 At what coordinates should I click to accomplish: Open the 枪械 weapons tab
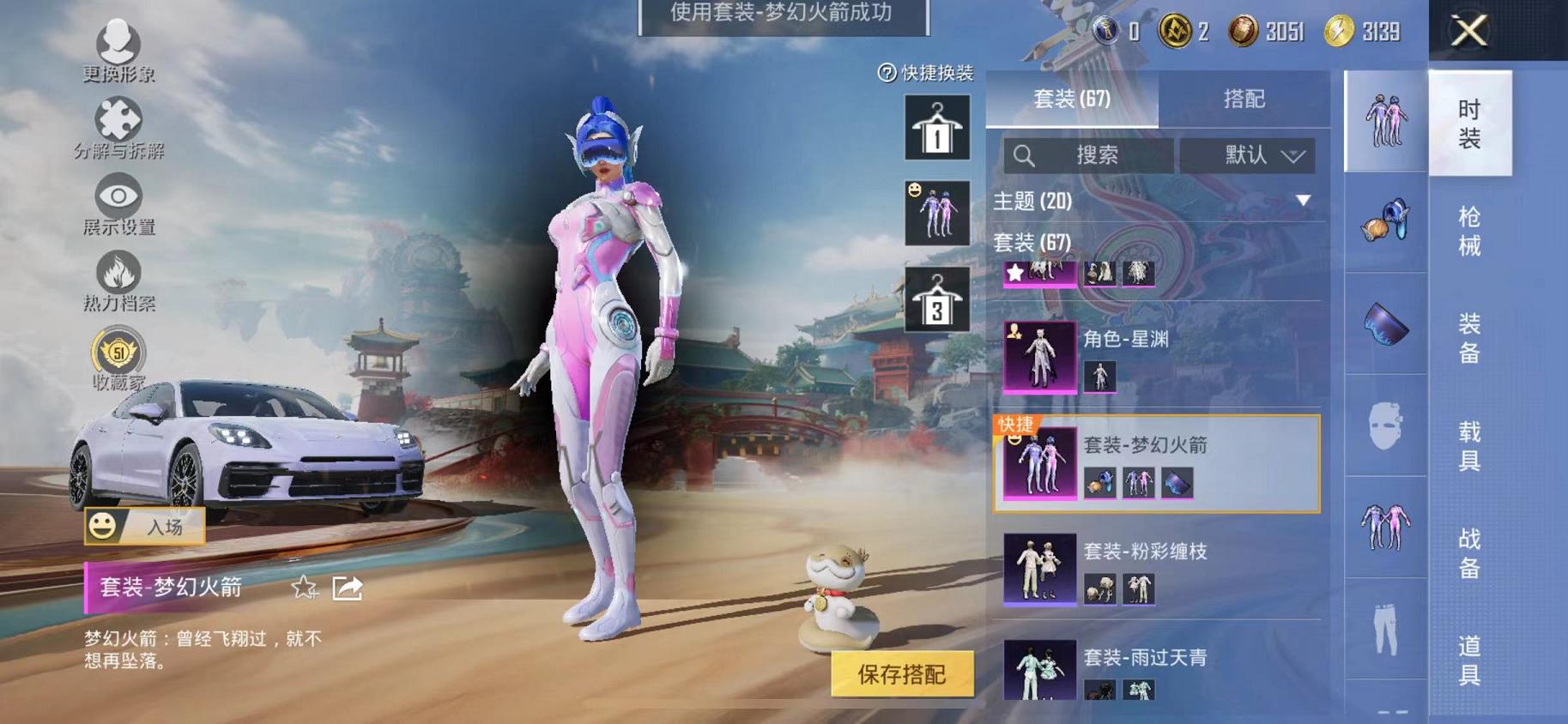point(1470,233)
